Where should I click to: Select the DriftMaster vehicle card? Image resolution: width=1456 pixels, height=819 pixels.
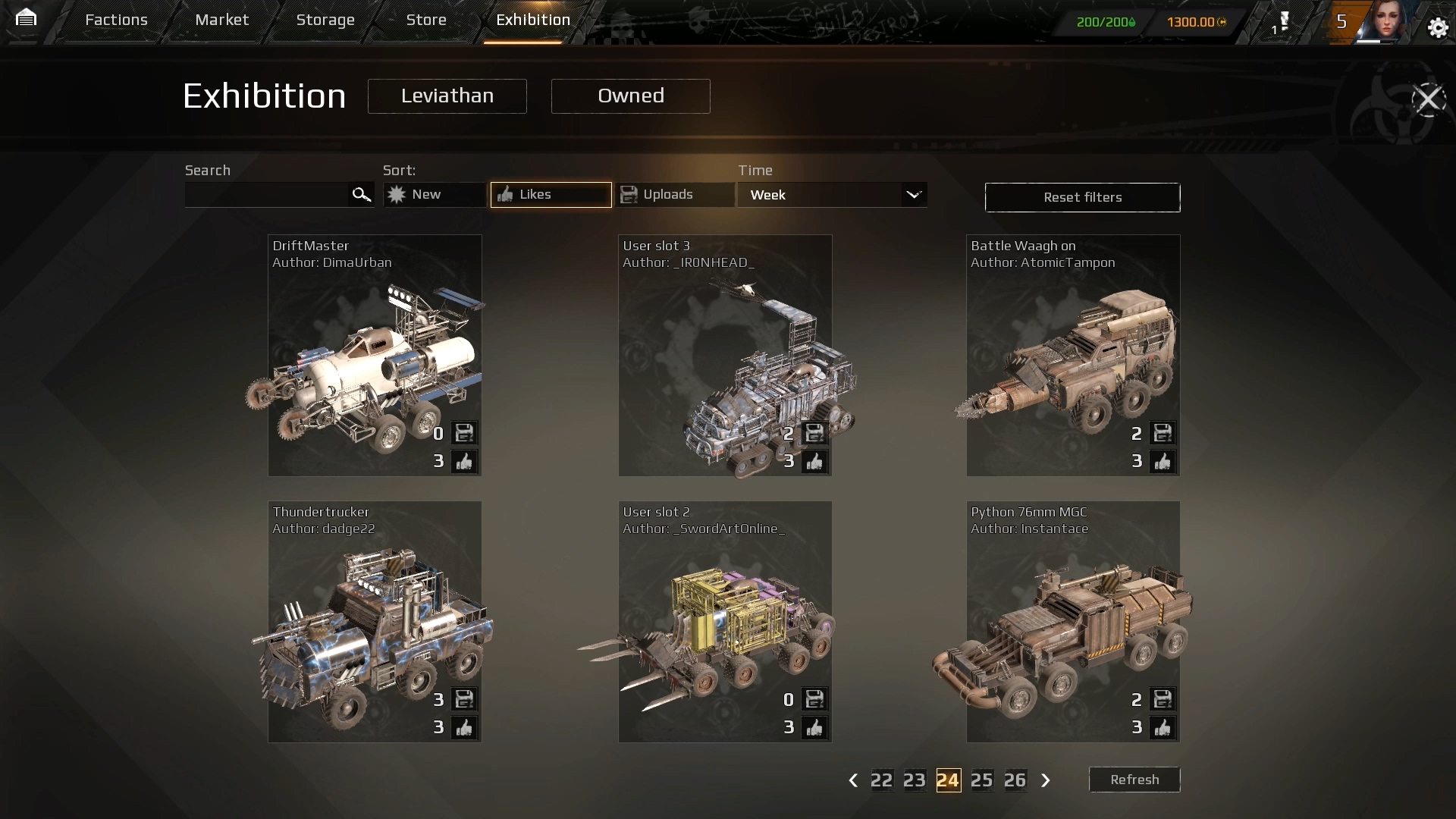(x=375, y=355)
